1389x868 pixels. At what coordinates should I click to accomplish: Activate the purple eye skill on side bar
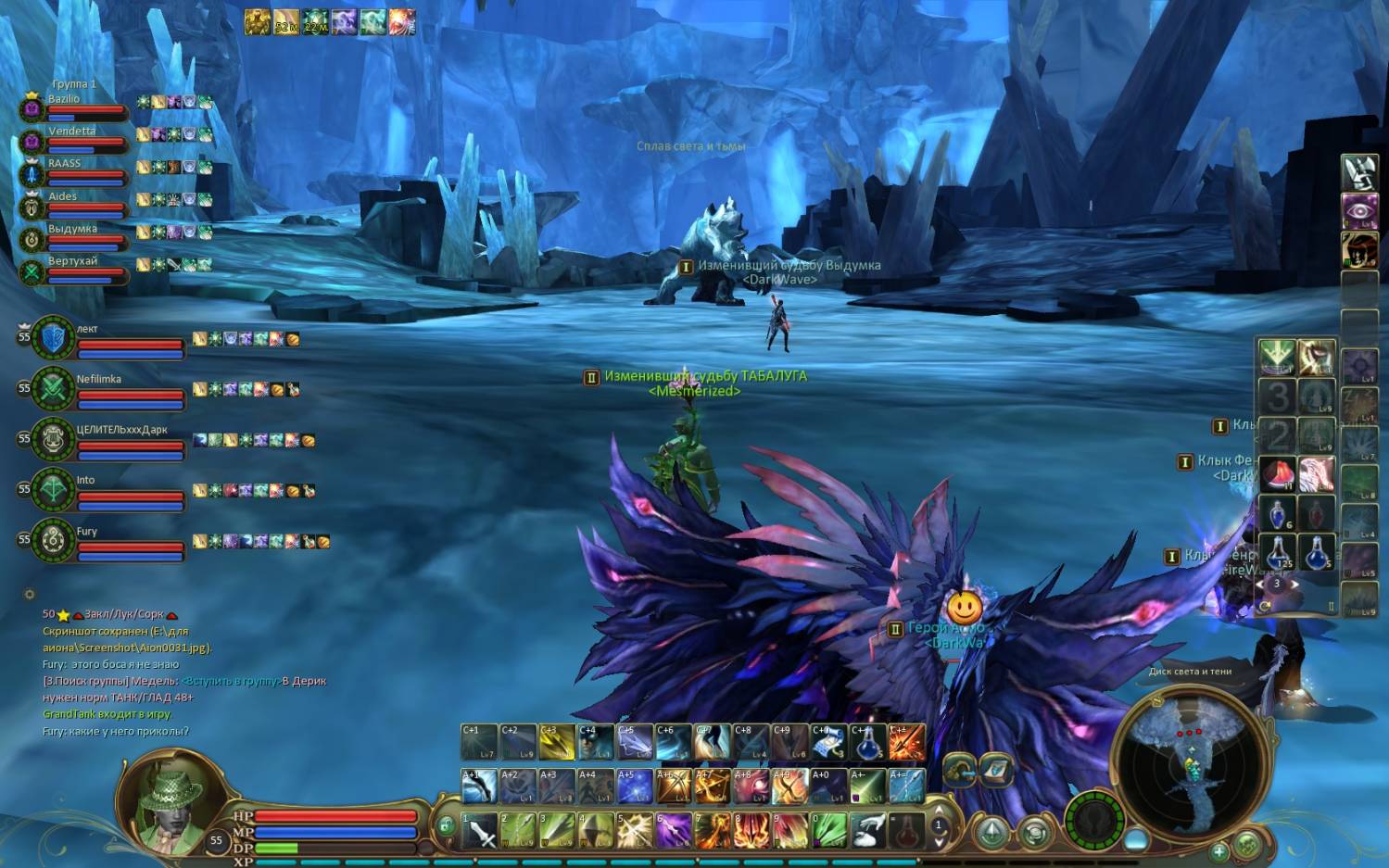[x=1359, y=210]
